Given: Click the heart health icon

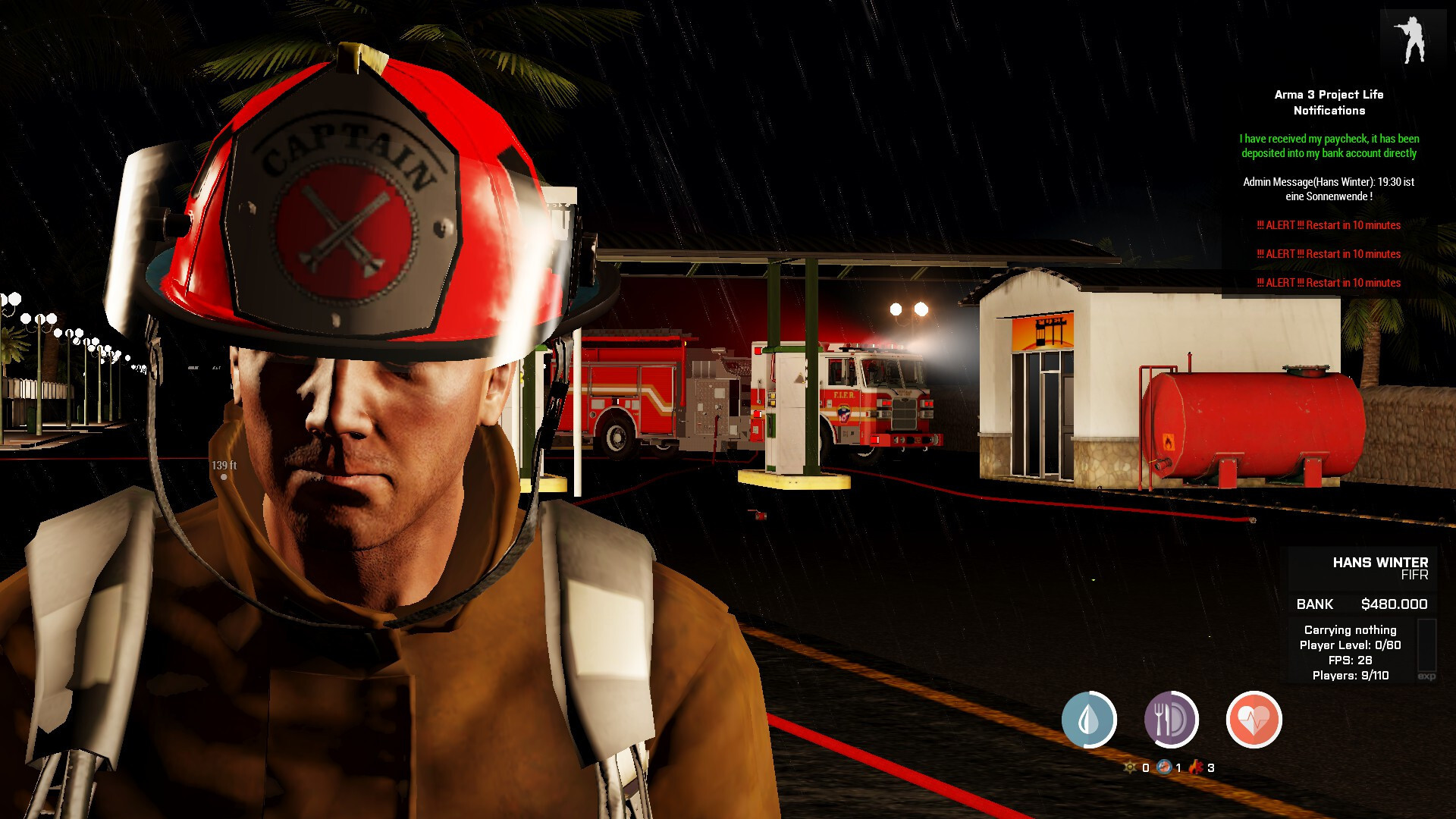Looking at the screenshot, I should coord(1254,720).
